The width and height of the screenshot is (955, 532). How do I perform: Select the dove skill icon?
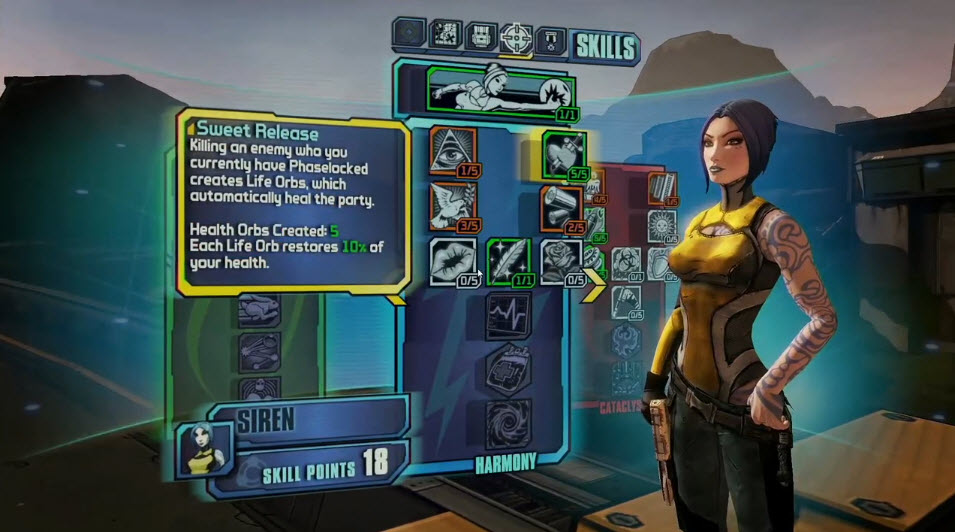coord(451,204)
